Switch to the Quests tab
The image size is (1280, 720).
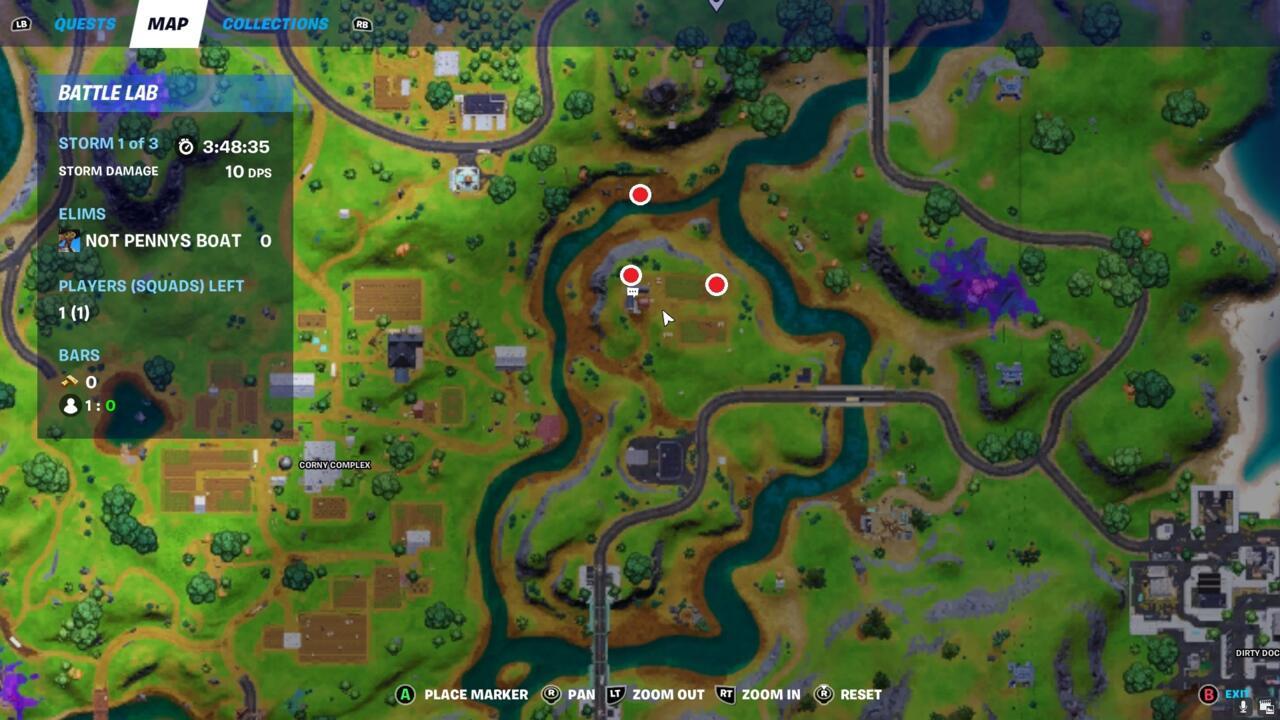[x=84, y=23]
